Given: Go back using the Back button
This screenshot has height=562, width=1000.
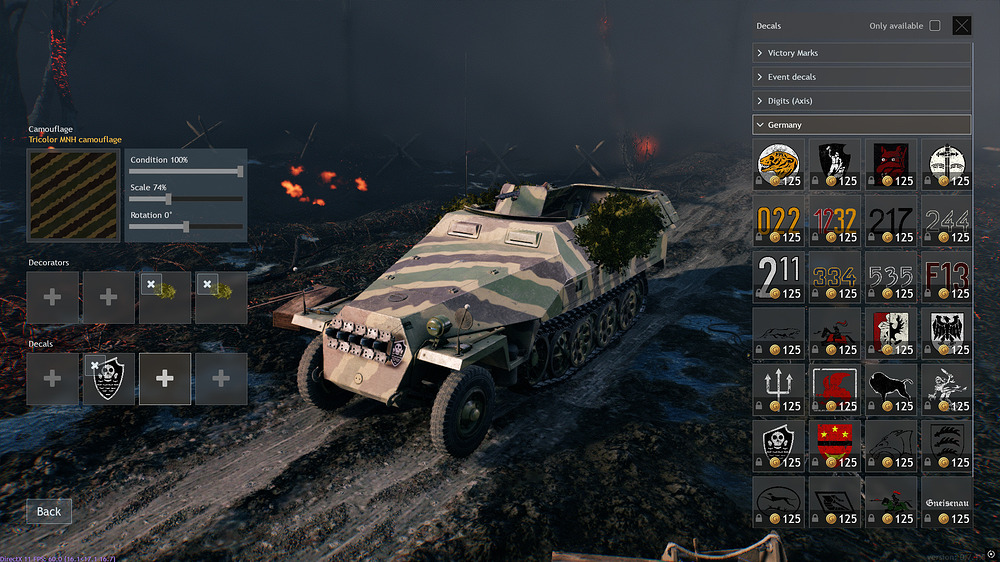Looking at the screenshot, I should [x=49, y=512].
